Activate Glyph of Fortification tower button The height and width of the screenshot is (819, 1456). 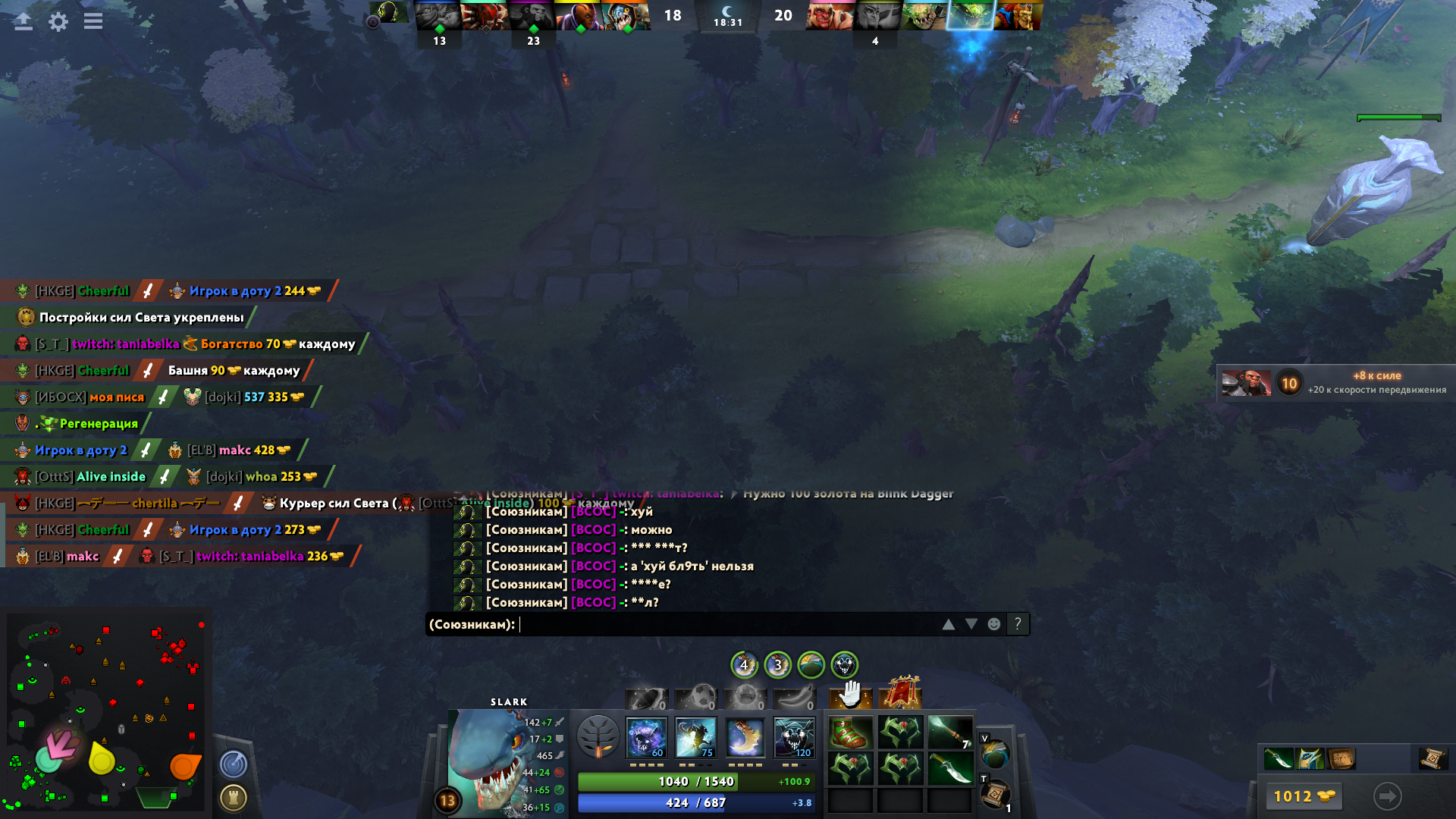pyautogui.click(x=234, y=797)
